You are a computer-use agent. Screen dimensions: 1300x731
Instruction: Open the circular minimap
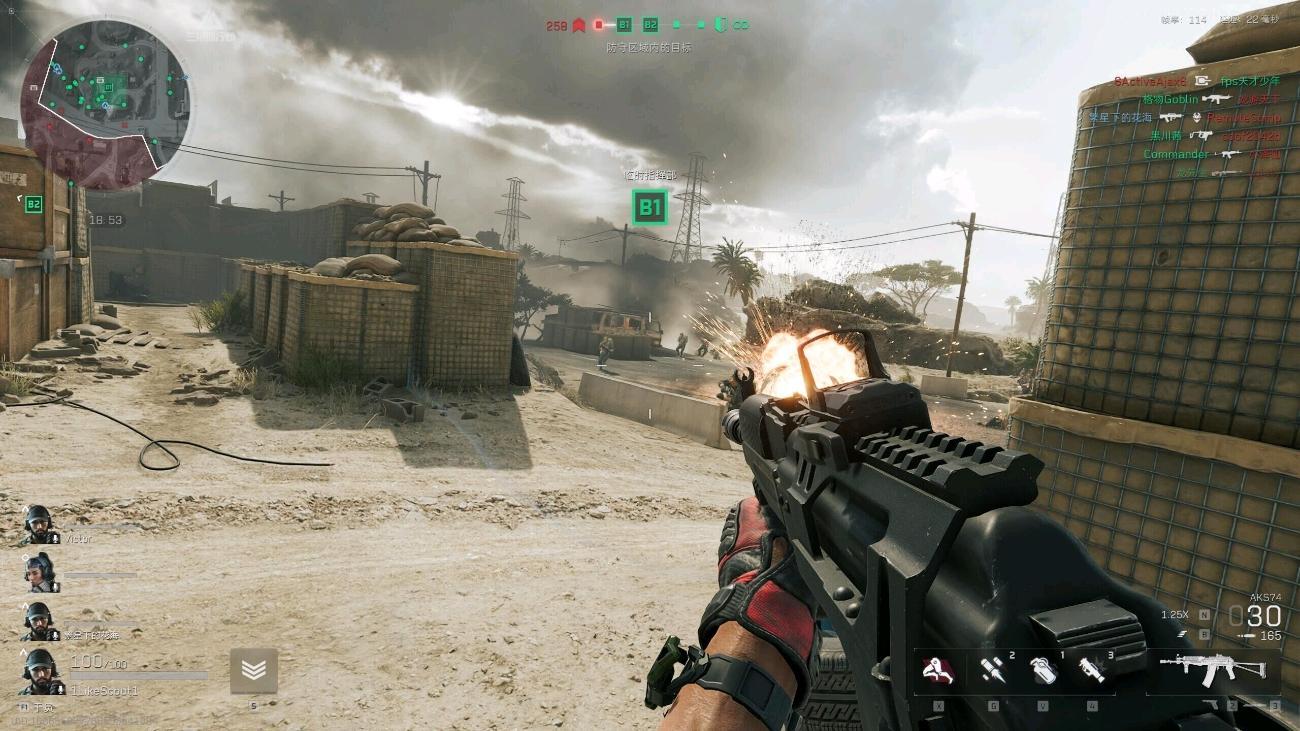(x=104, y=102)
